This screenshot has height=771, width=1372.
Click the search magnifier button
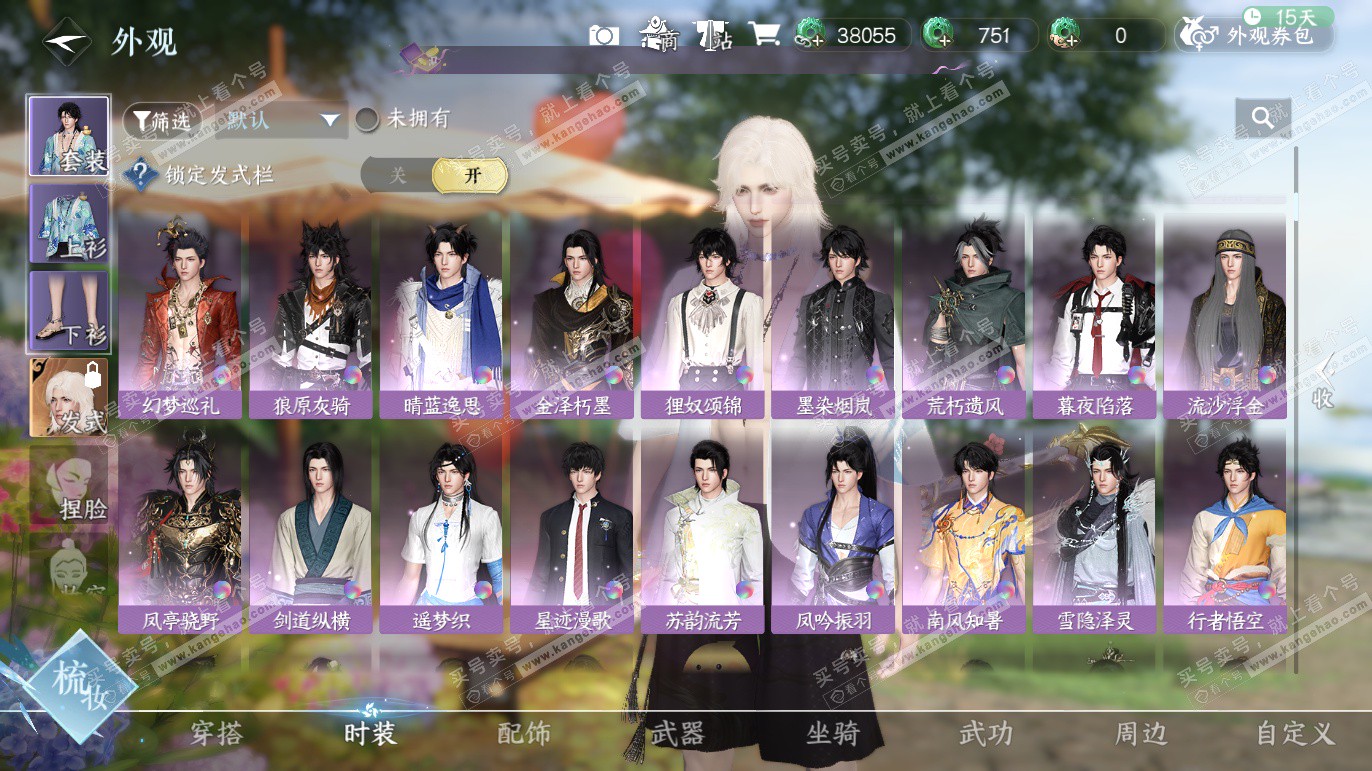(1262, 118)
